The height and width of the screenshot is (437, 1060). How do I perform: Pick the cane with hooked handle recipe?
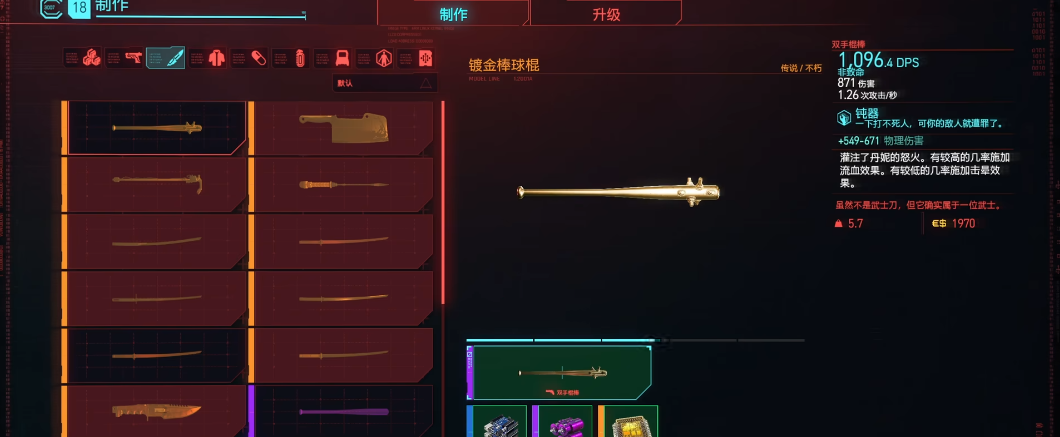155,184
